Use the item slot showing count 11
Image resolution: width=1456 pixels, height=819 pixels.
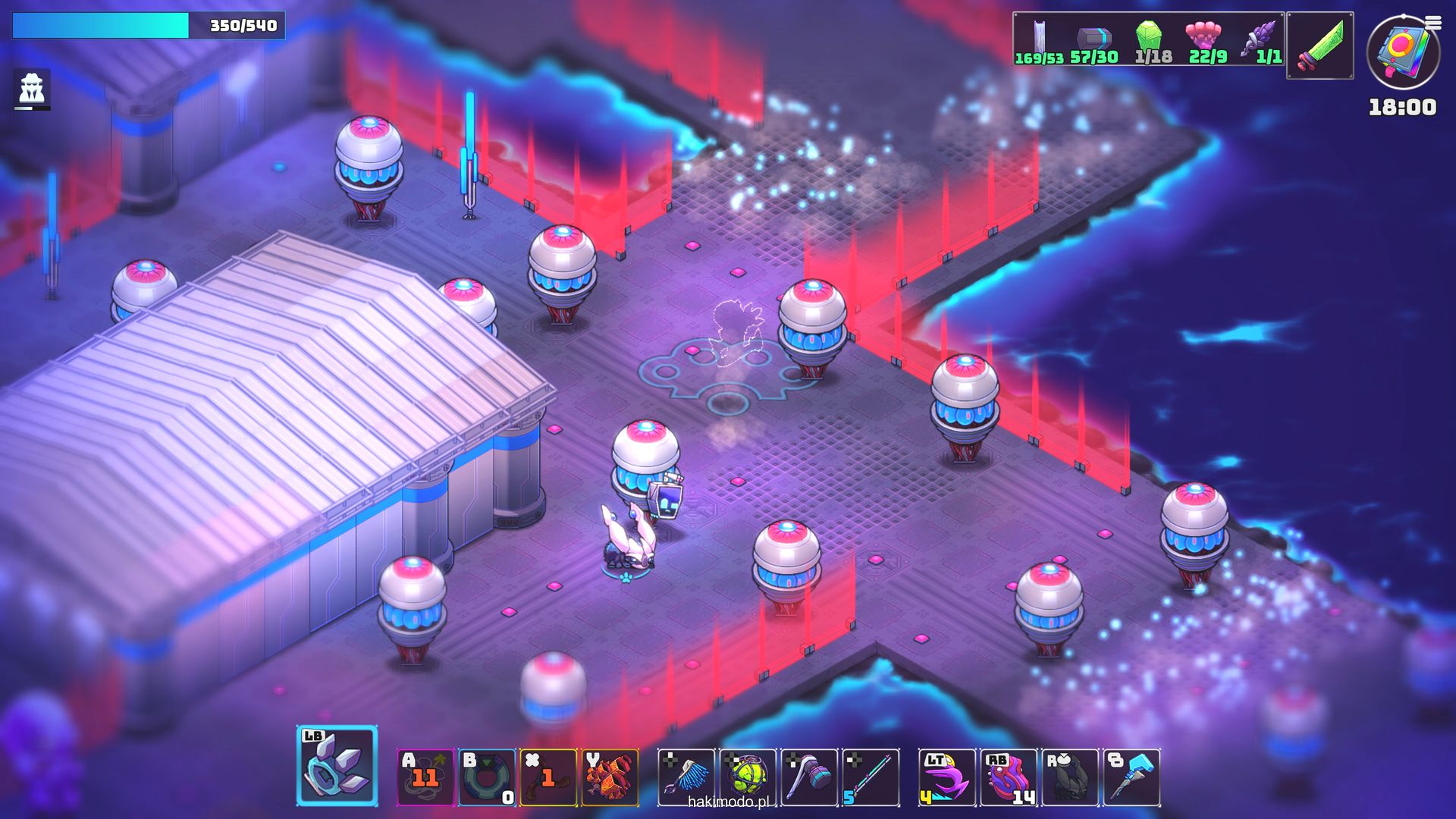425,777
